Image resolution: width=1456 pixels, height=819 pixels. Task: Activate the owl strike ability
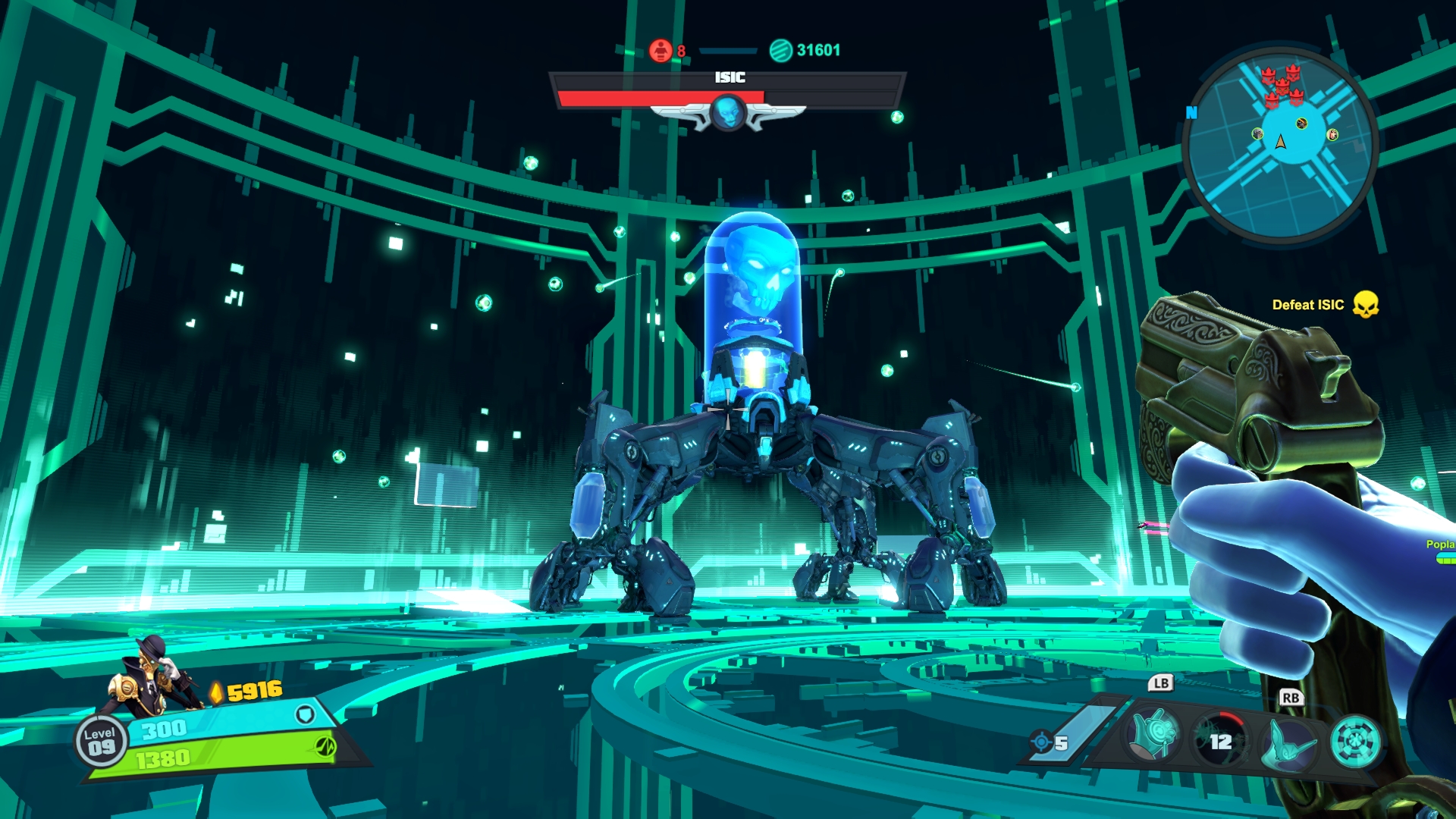click(x=1288, y=742)
